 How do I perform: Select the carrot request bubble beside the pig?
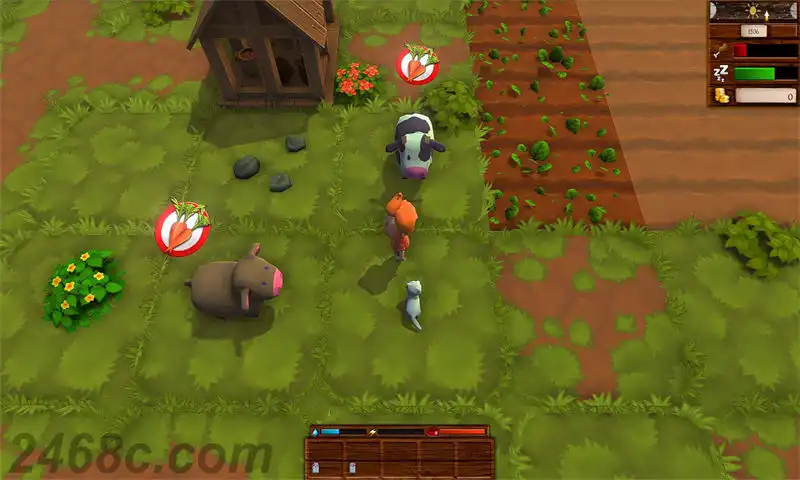(182, 230)
